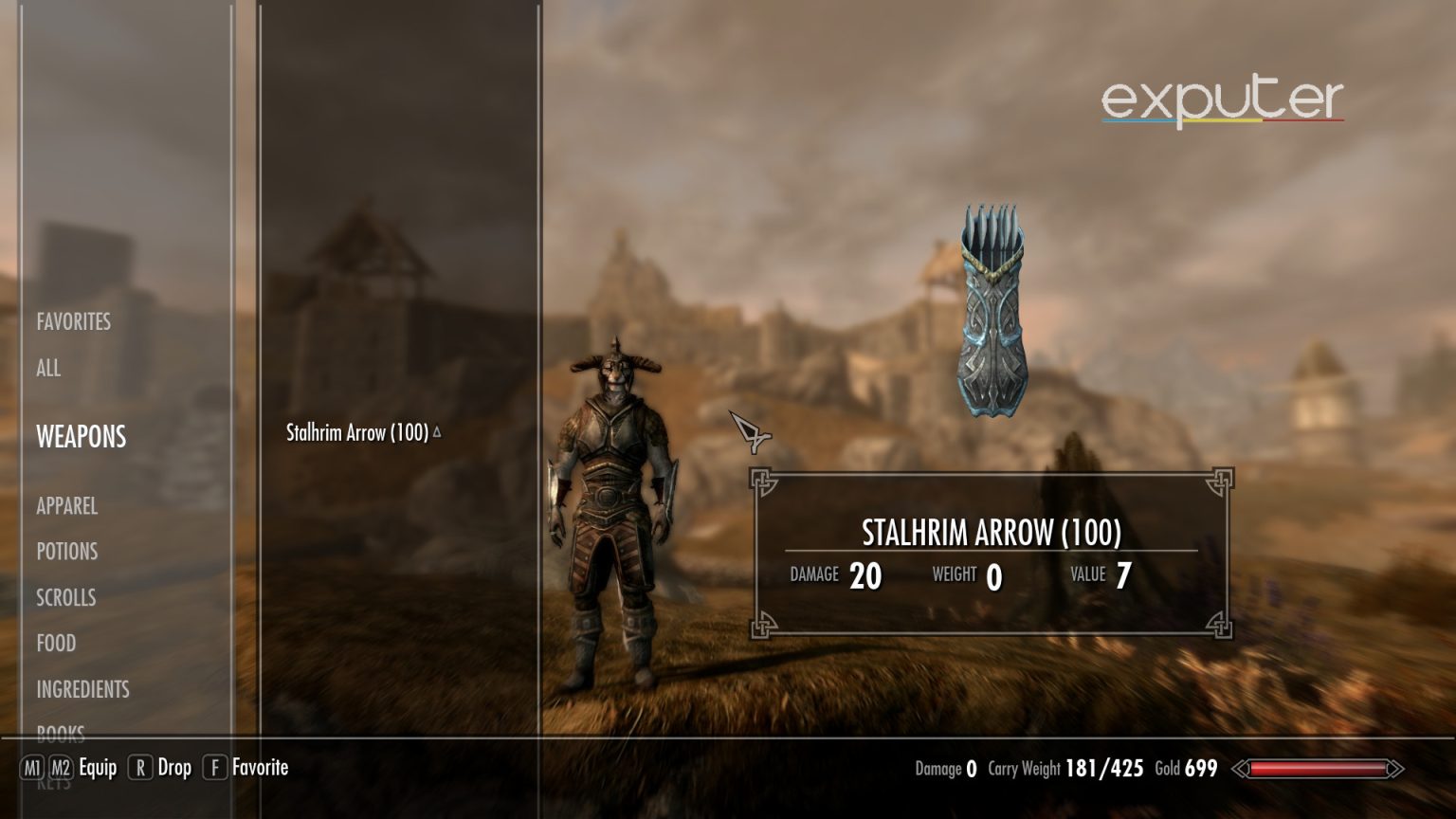Click the equipped arrow marker beside Stalhrim Arrow

point(436,429)
